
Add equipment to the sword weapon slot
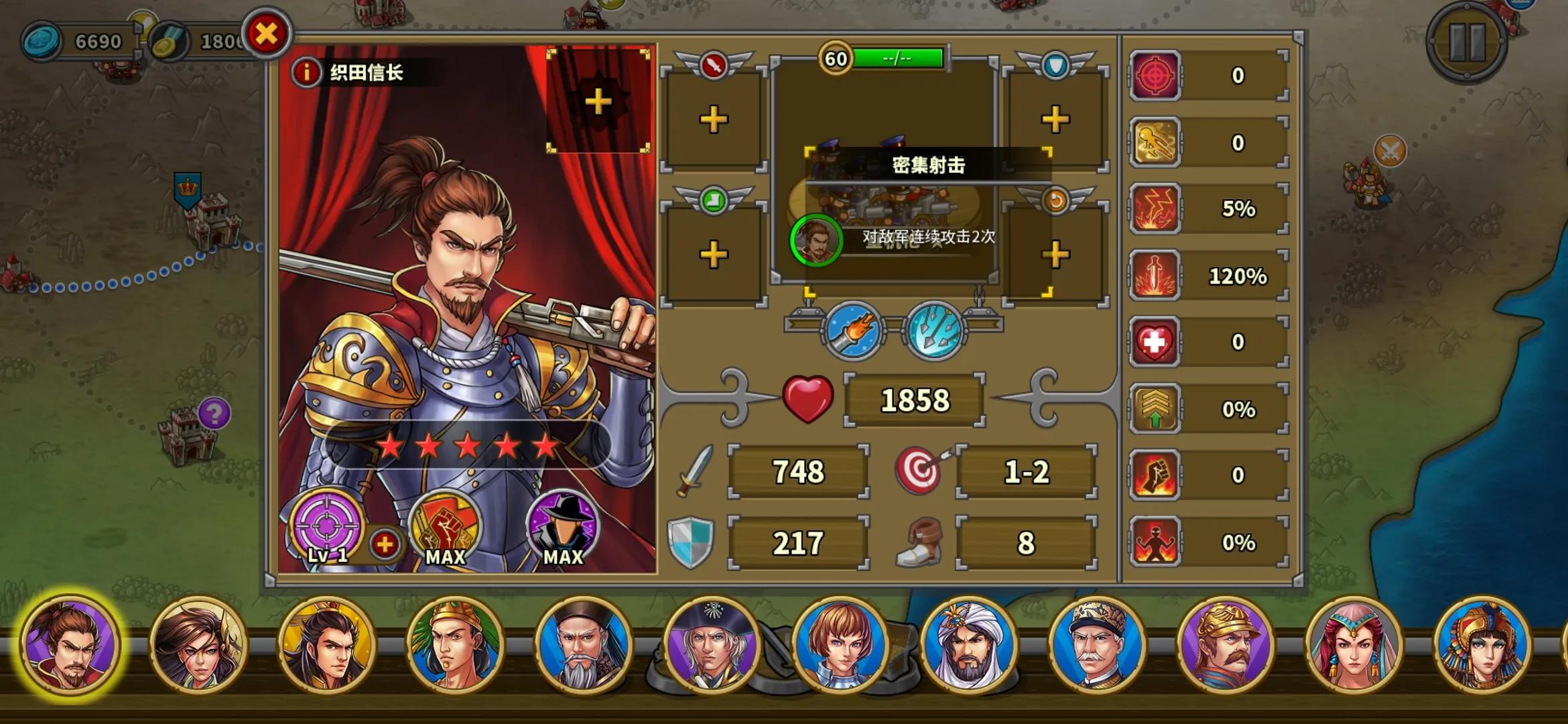[714, 121]
